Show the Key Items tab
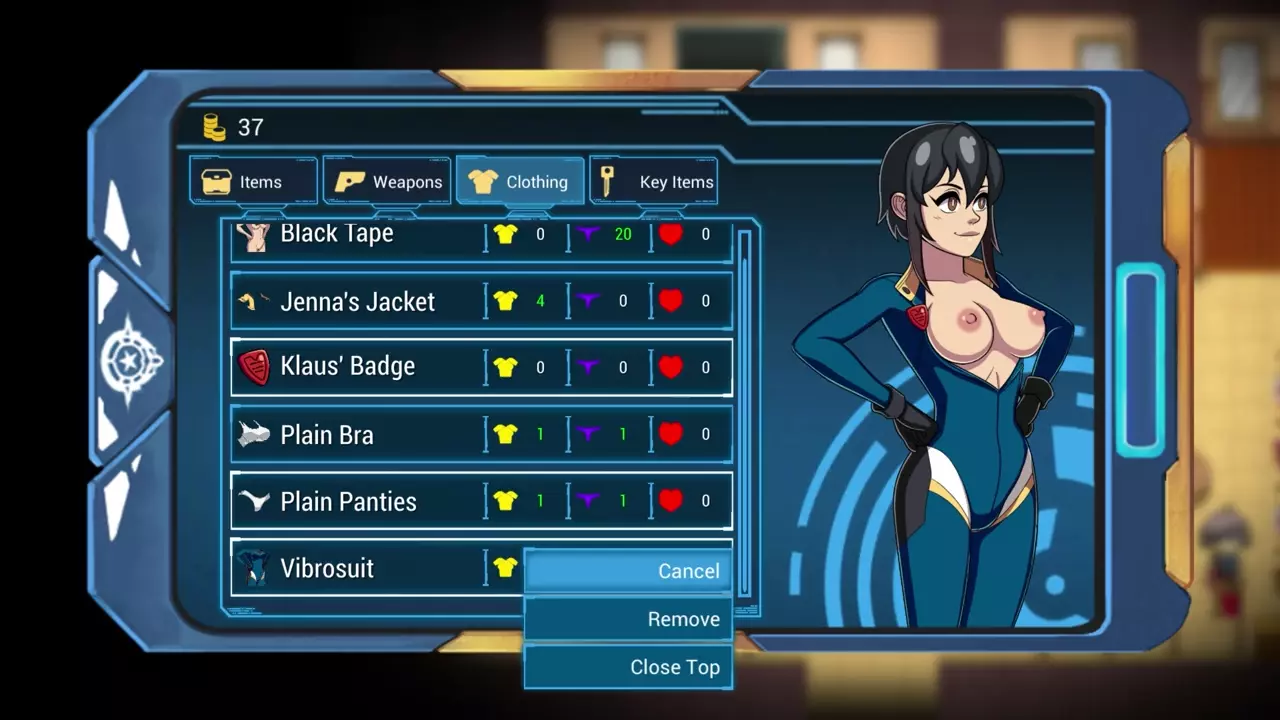 pyautogui.click(x=654, y=182)
